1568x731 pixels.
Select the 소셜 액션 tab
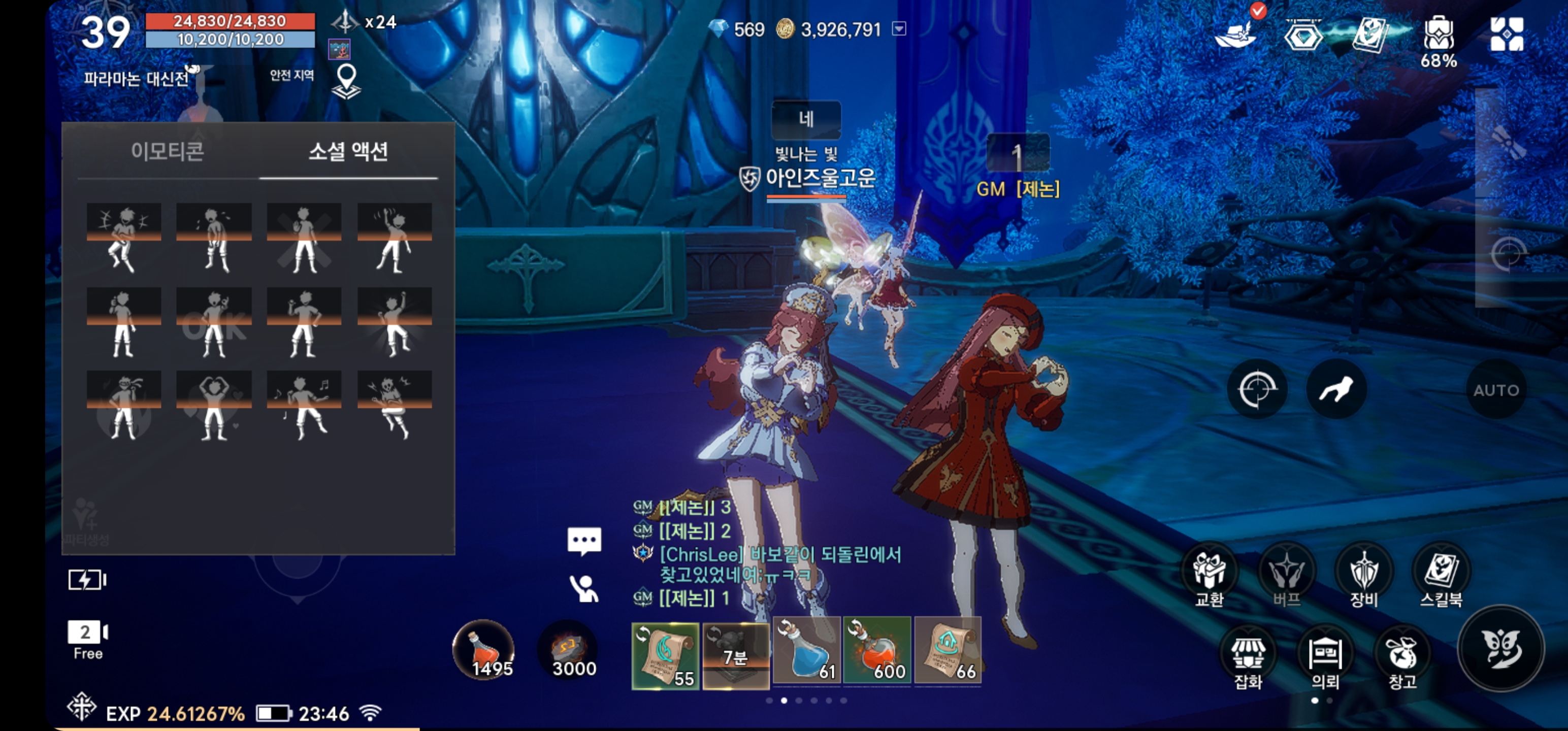pos(348,152)
